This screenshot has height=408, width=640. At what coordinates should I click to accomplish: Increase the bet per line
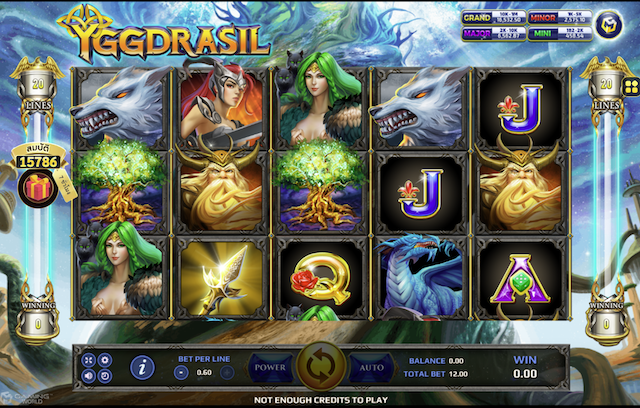[226, 372]
